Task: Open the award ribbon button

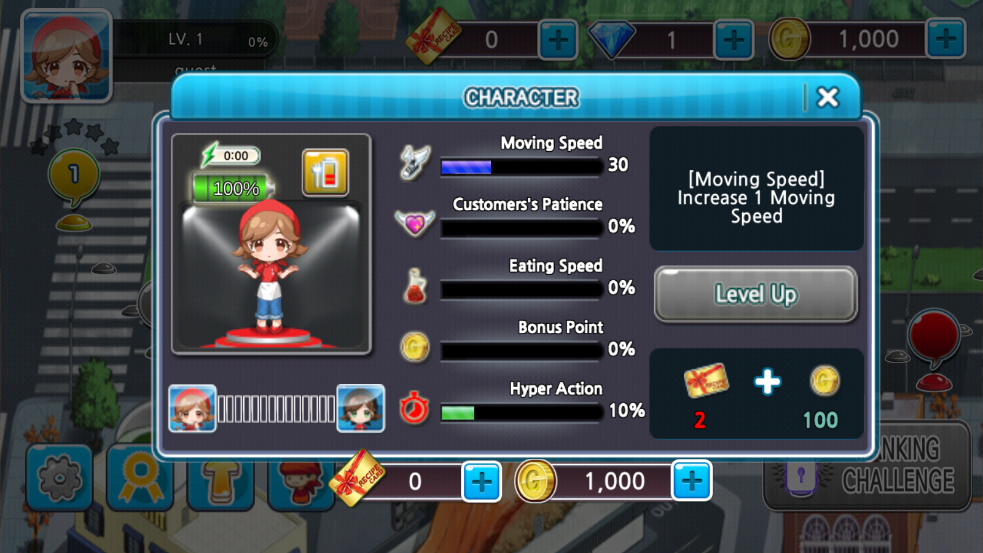Action: [139, 479]
